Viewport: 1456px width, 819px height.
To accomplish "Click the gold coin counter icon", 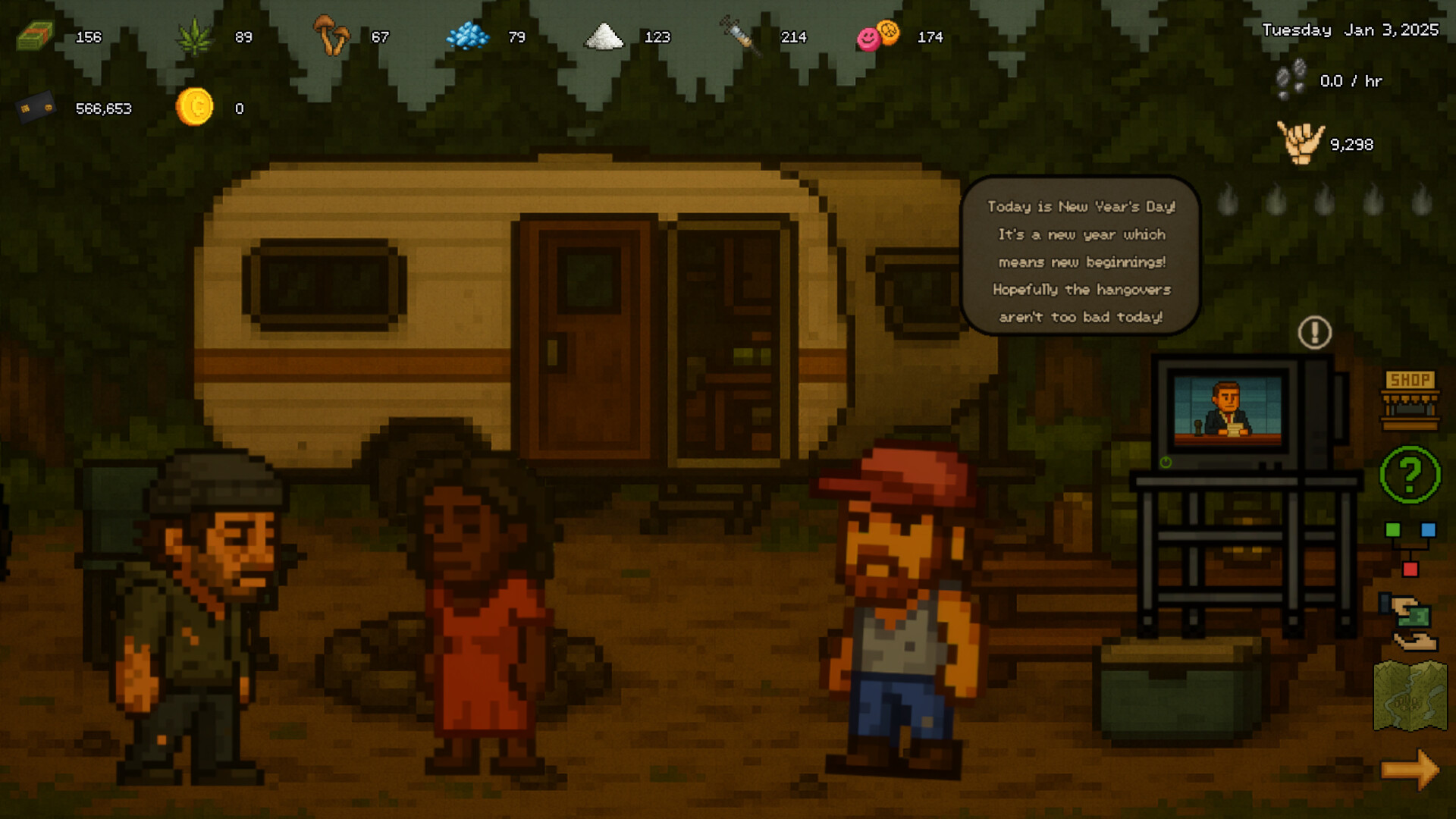I will [196, 108].
